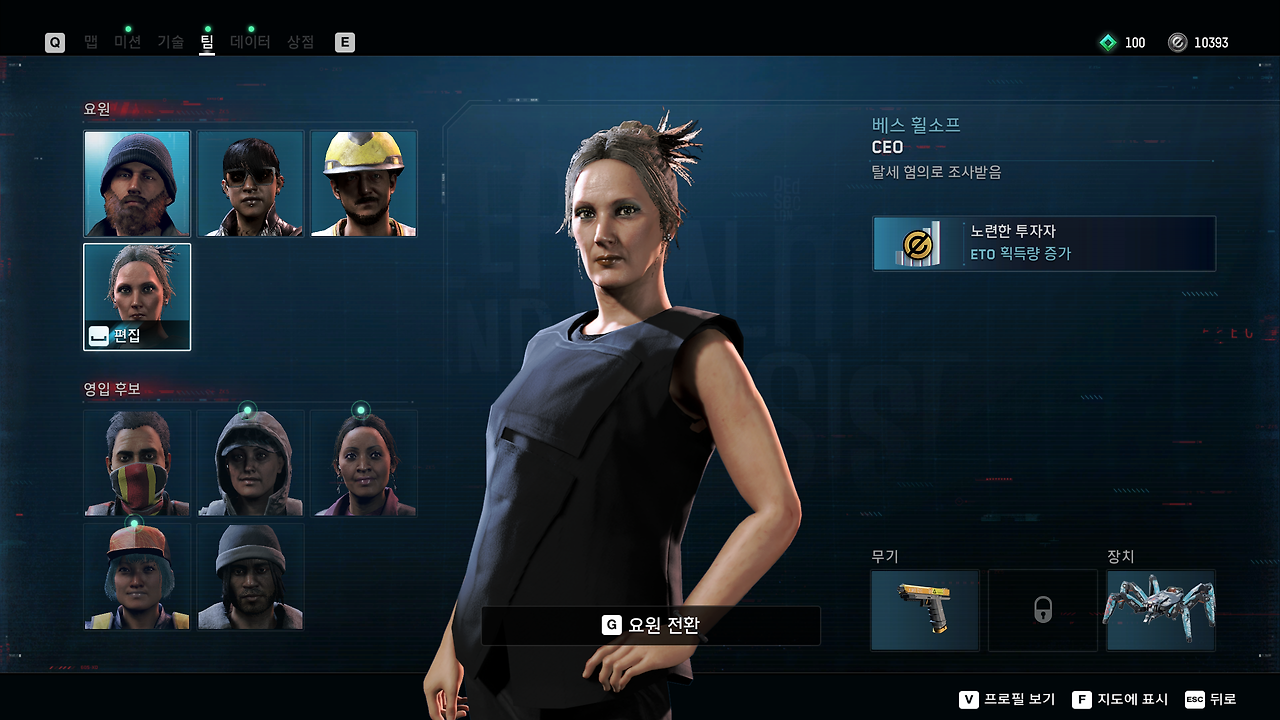This screenshot has height=720, width=1280.
Task: Click the E key indicator in the top bar
Action: [x=344, y=42]
